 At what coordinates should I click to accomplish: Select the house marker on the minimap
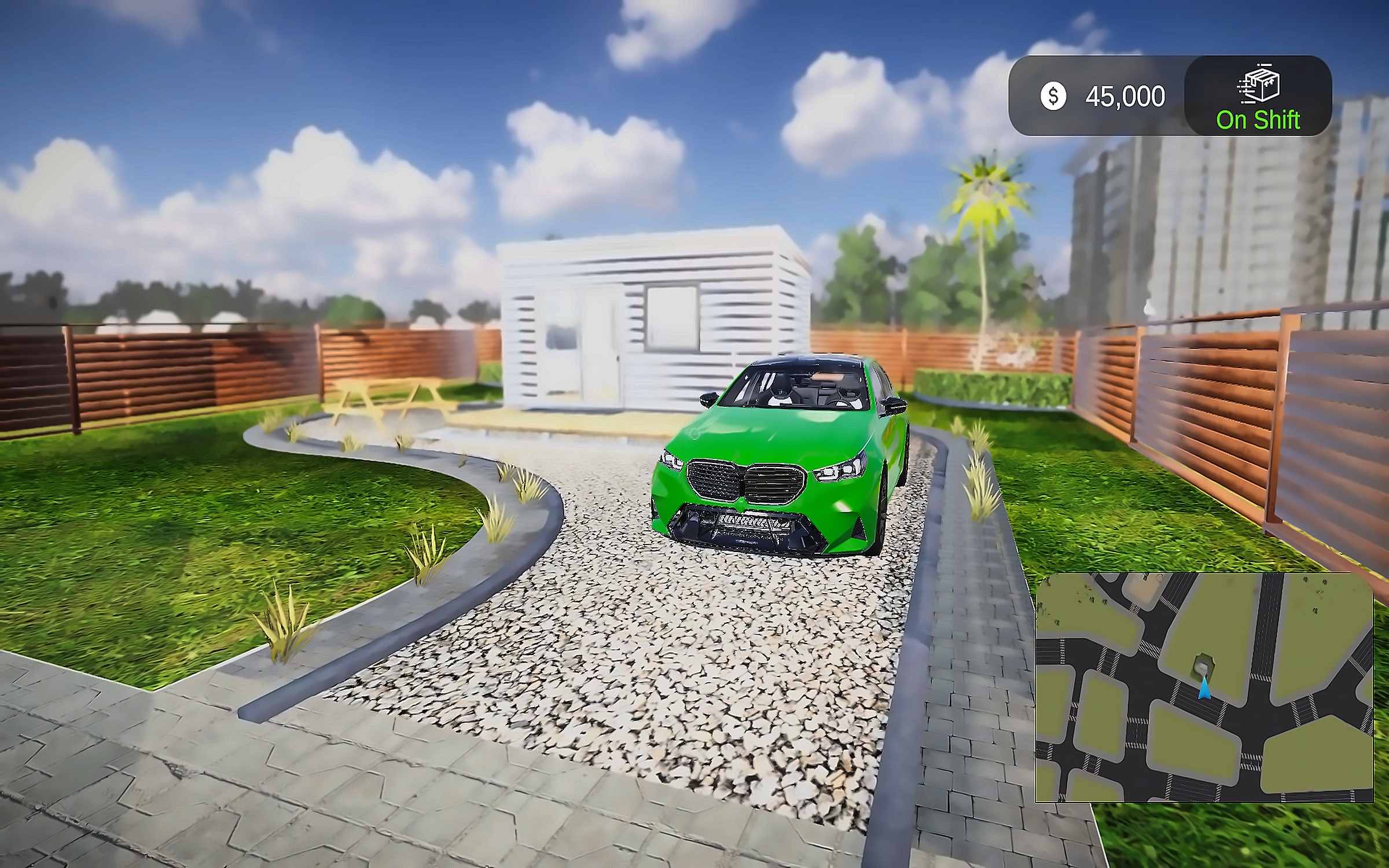tap(1202, 665)
